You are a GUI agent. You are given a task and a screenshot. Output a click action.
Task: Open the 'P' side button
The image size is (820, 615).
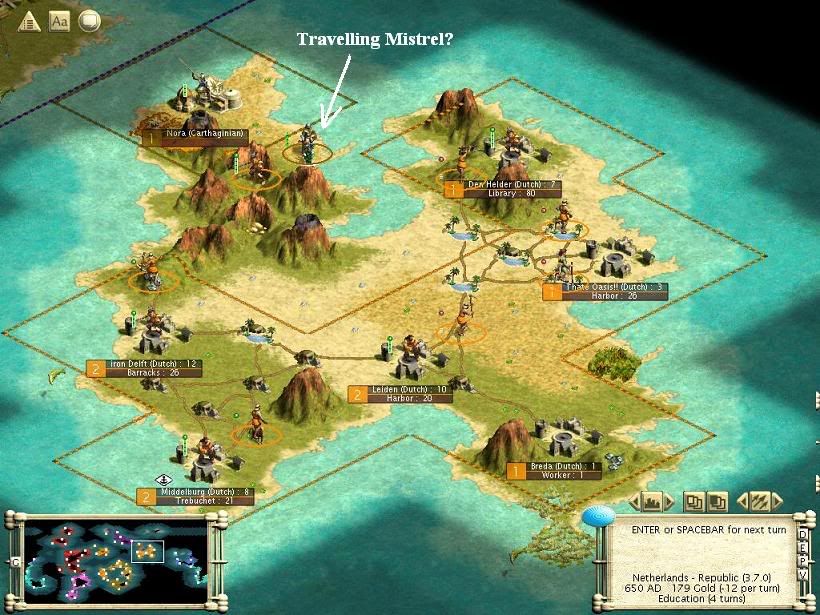coord(803,563)
